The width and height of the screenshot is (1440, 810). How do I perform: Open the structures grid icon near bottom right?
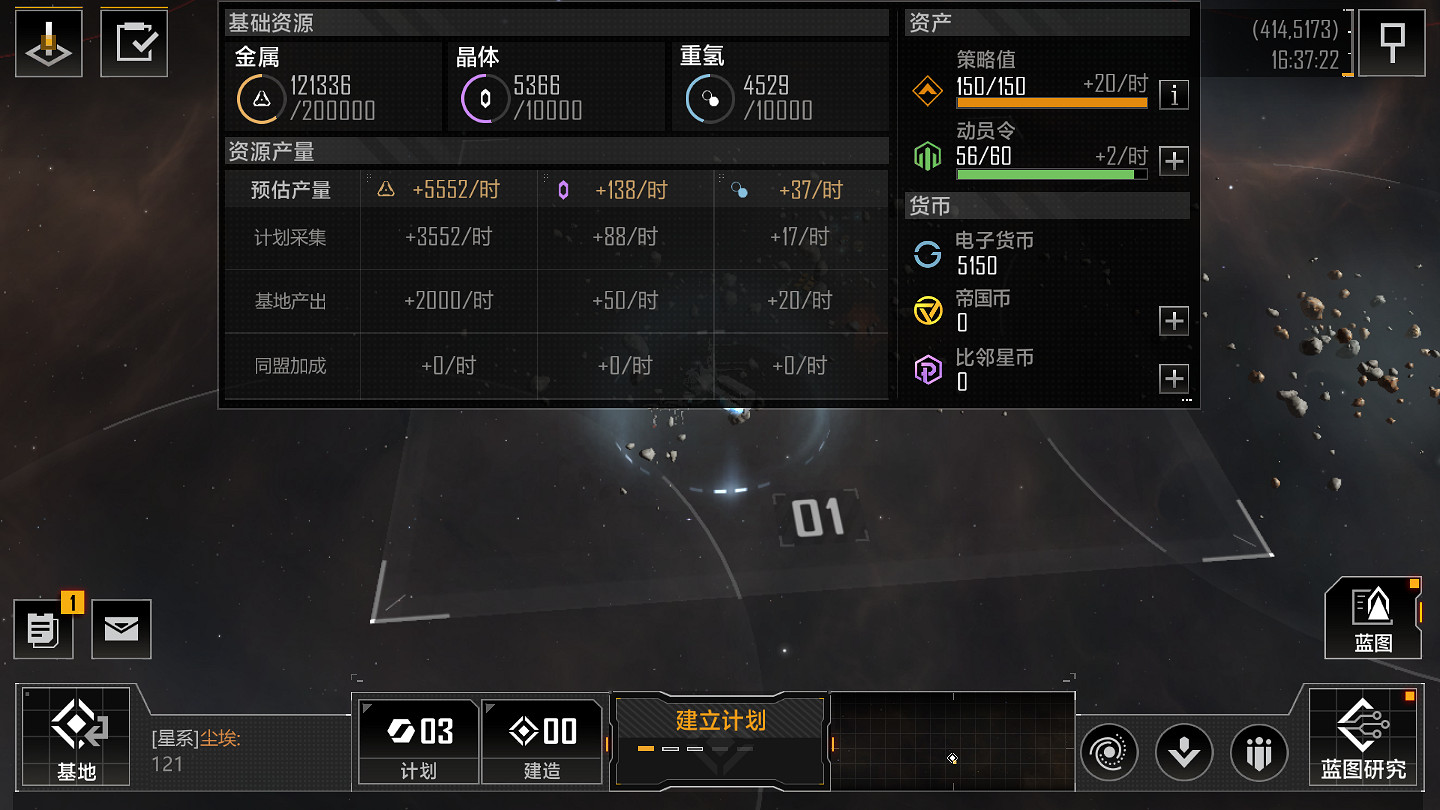(1258, 752)
